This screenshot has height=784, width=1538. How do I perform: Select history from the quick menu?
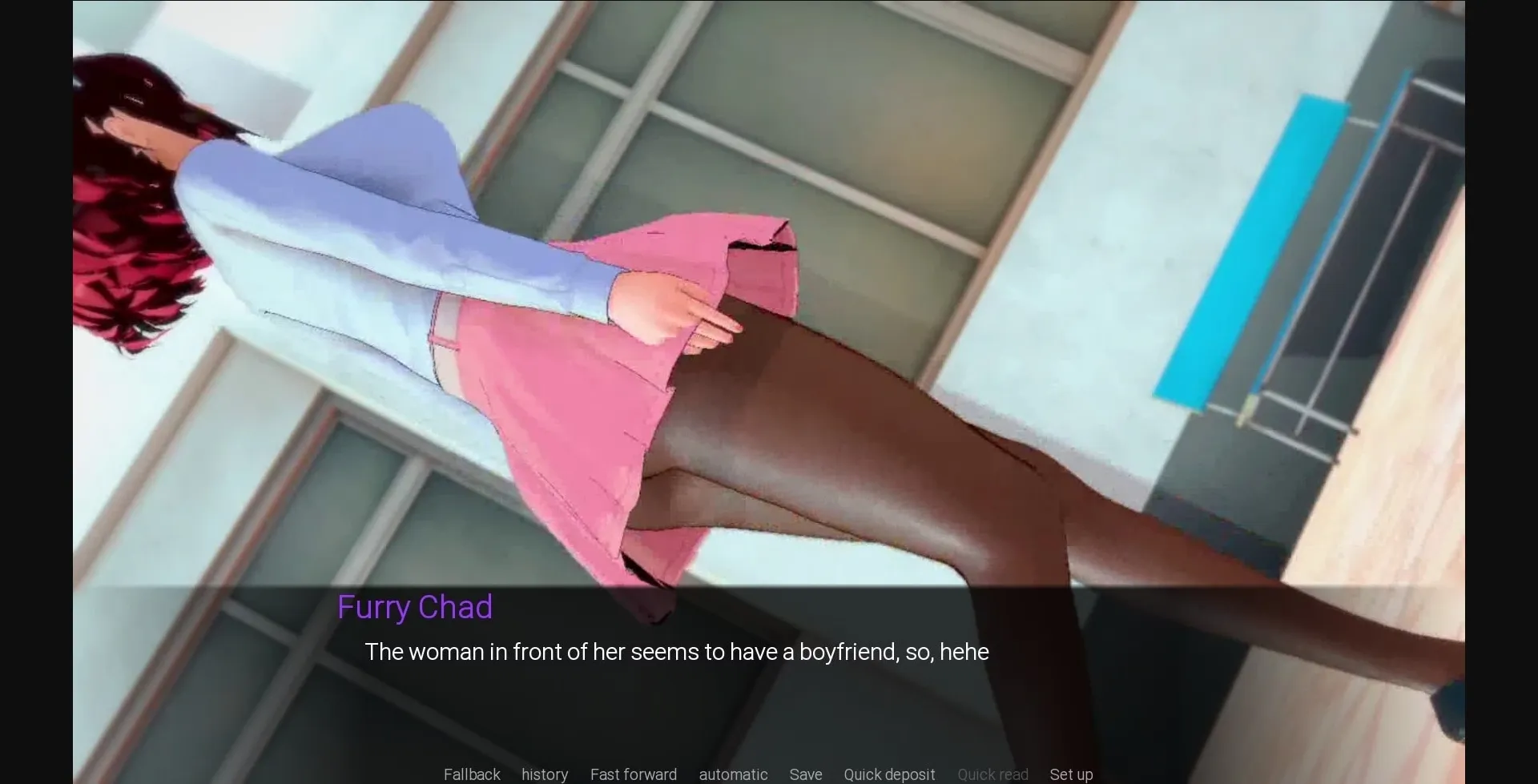point(544,774)
